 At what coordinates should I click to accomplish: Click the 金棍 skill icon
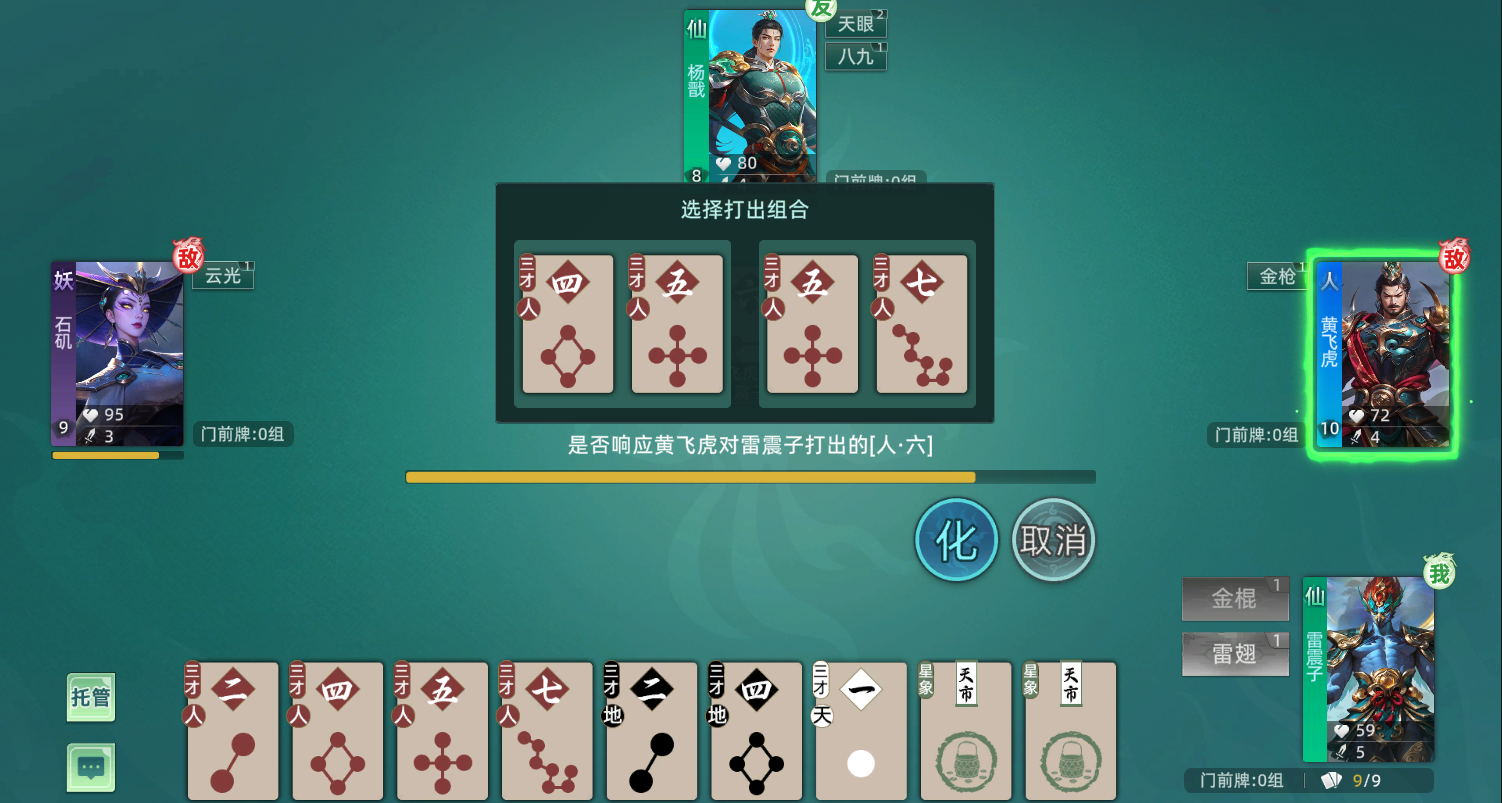[1235, 599]
